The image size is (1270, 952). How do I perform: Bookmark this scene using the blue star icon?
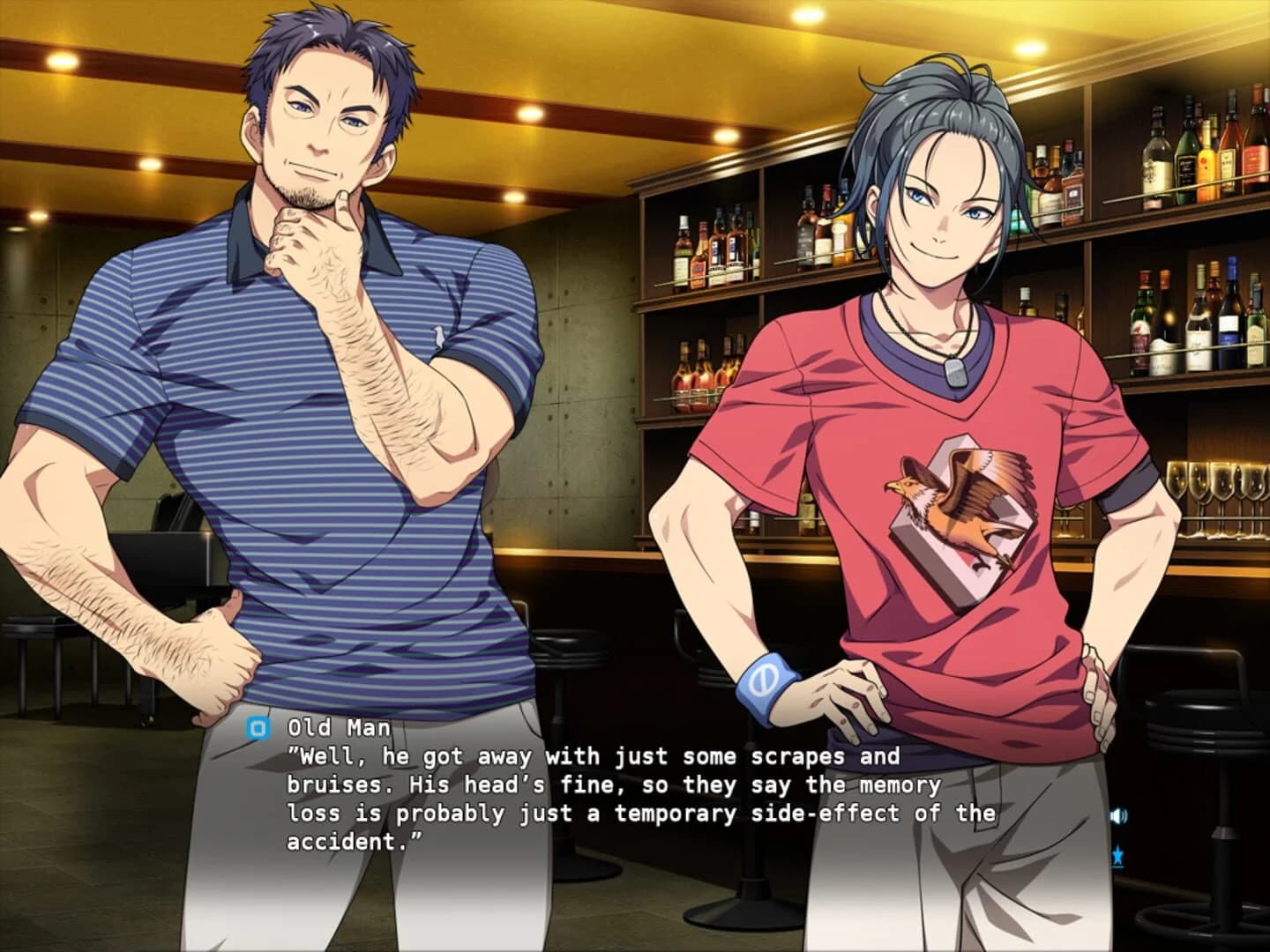[x=1118, y=854]
